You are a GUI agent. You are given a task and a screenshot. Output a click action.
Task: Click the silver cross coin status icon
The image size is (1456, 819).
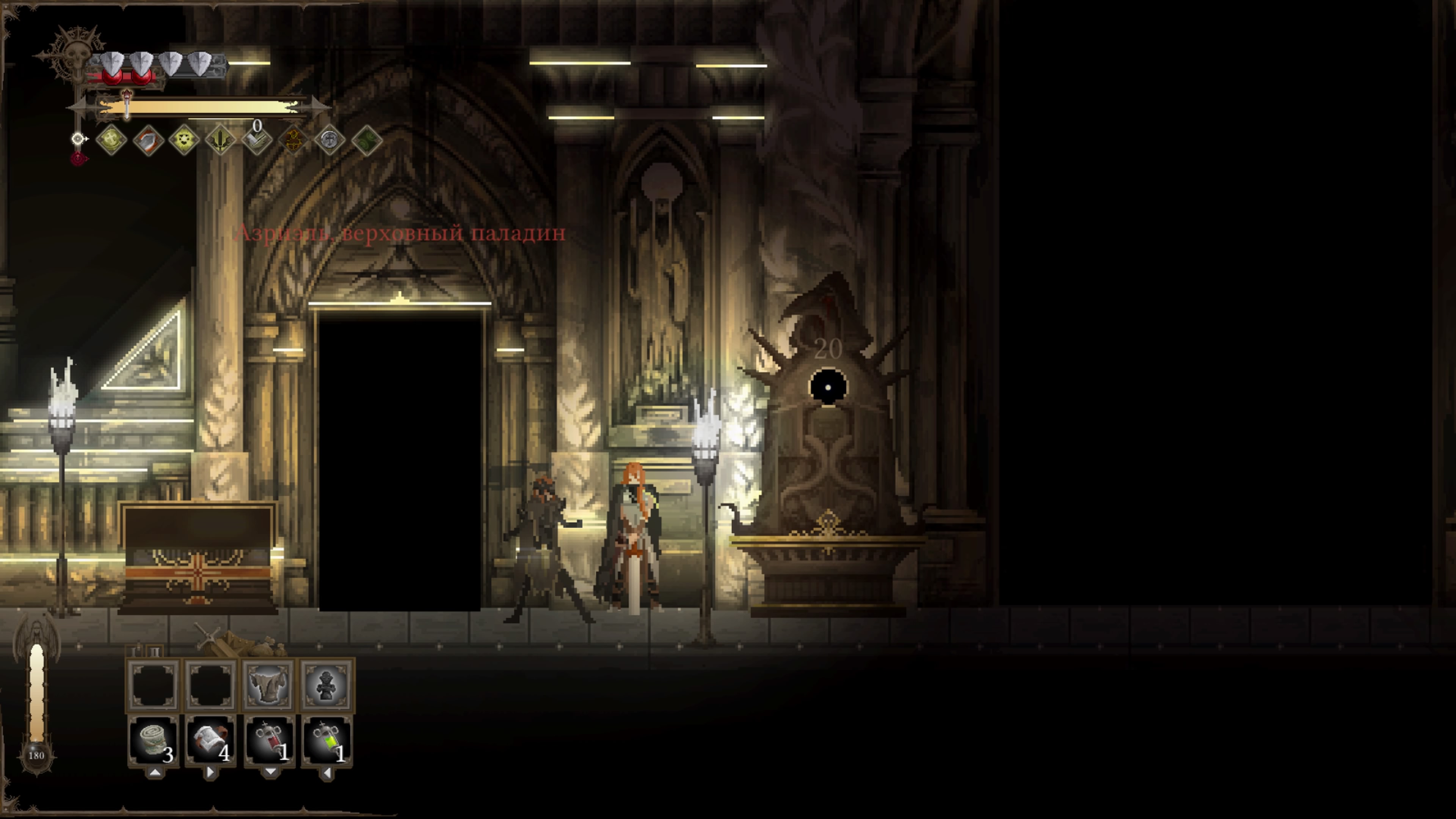tap(329, 140)
